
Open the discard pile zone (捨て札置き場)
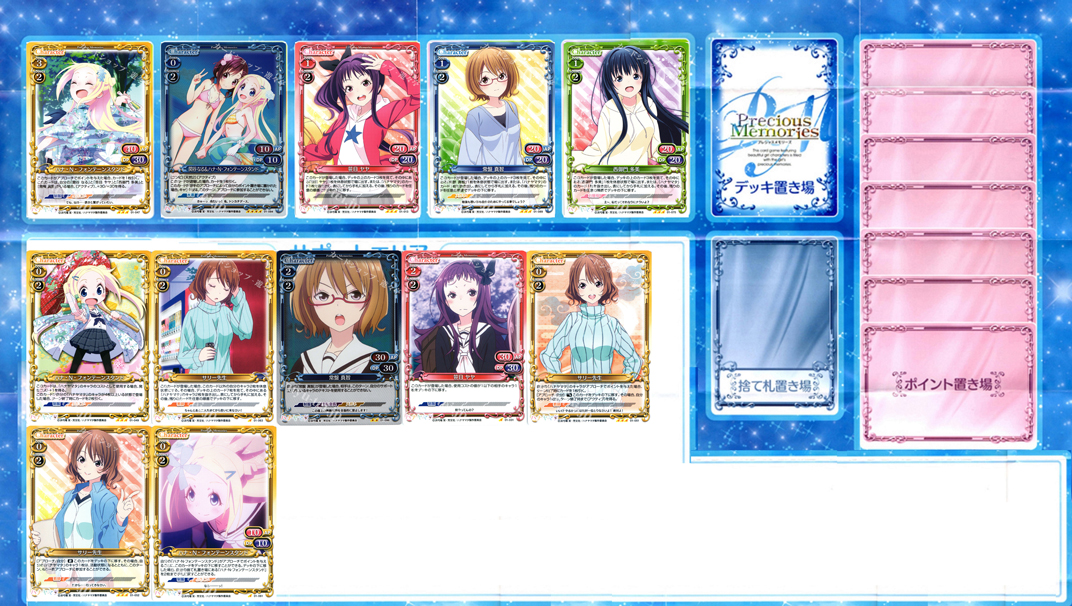pyautogui.click(x=774, y=324)
